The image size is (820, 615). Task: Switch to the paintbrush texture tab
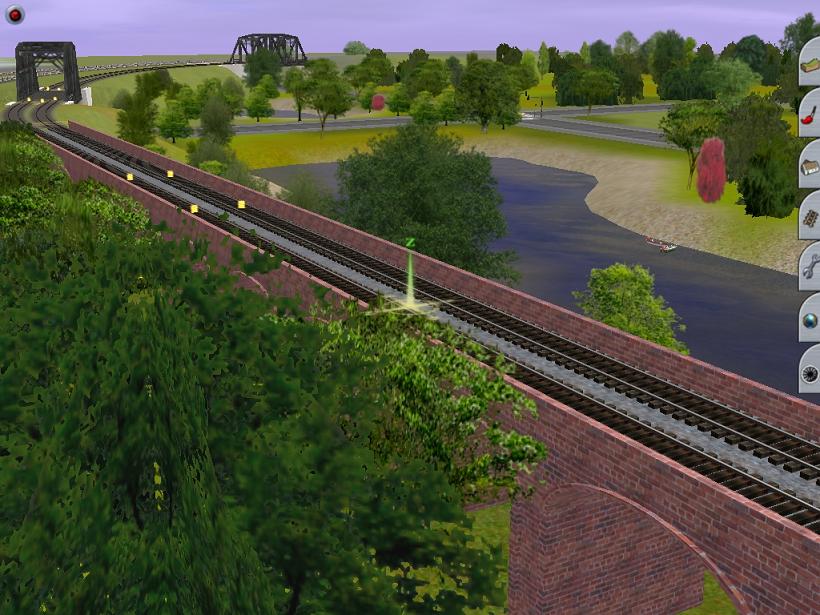809,113
